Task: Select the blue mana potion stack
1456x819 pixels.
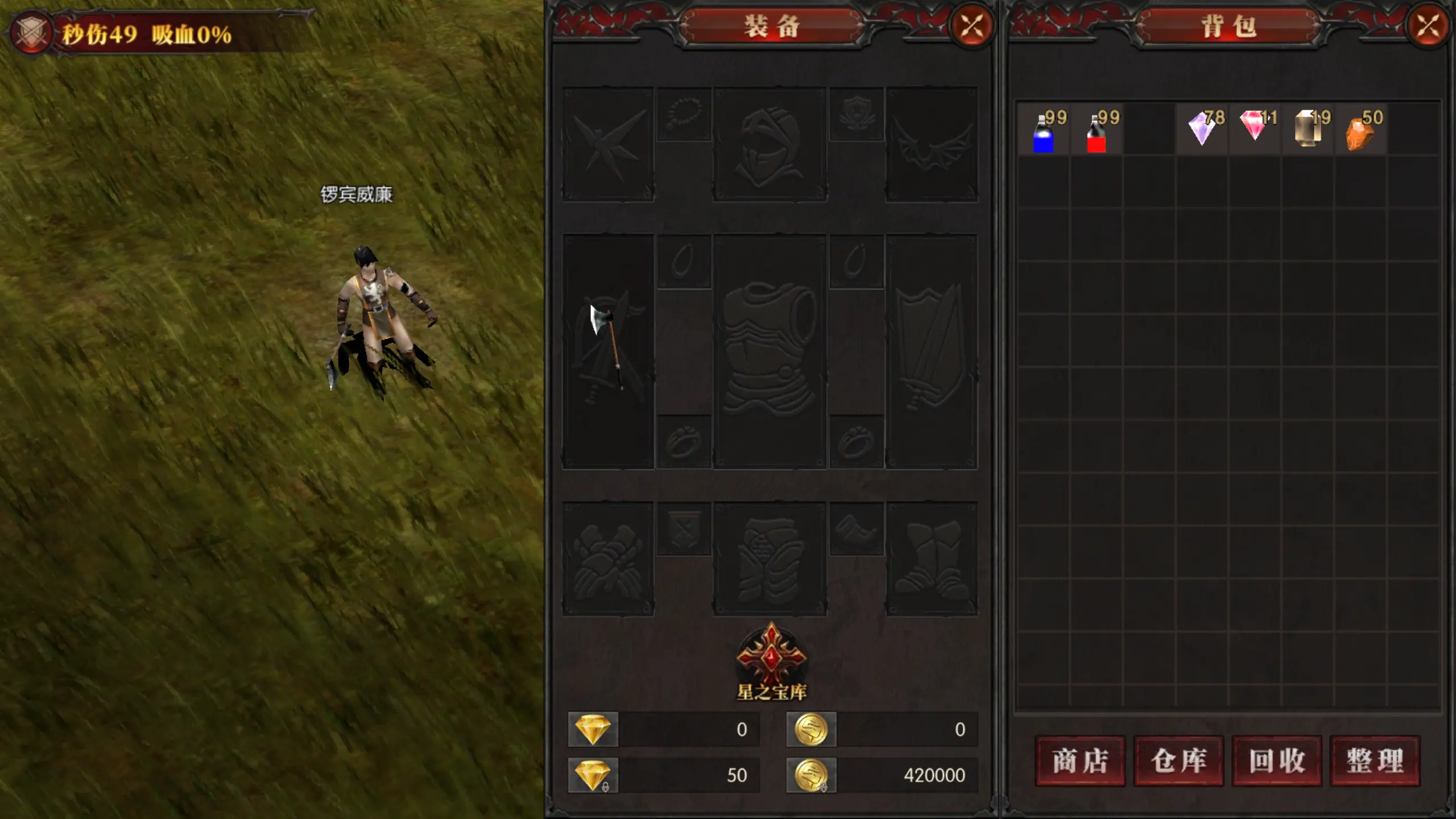Action: coord(1044,131)
